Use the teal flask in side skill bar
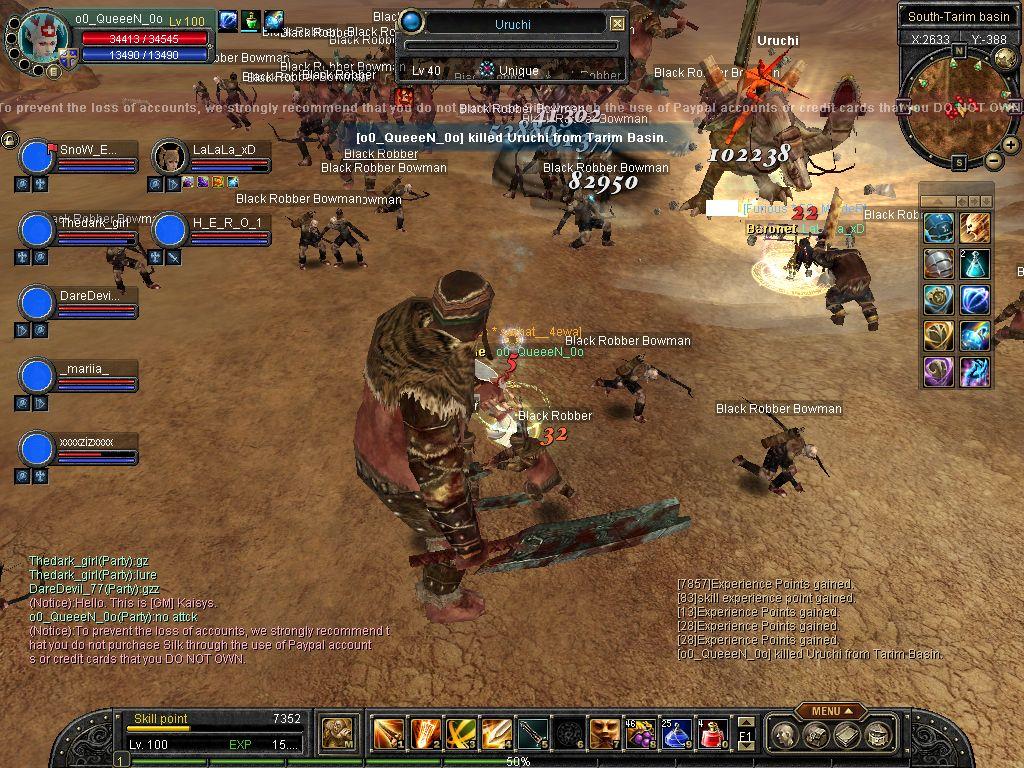1024x768 pixels. point(975,264)
